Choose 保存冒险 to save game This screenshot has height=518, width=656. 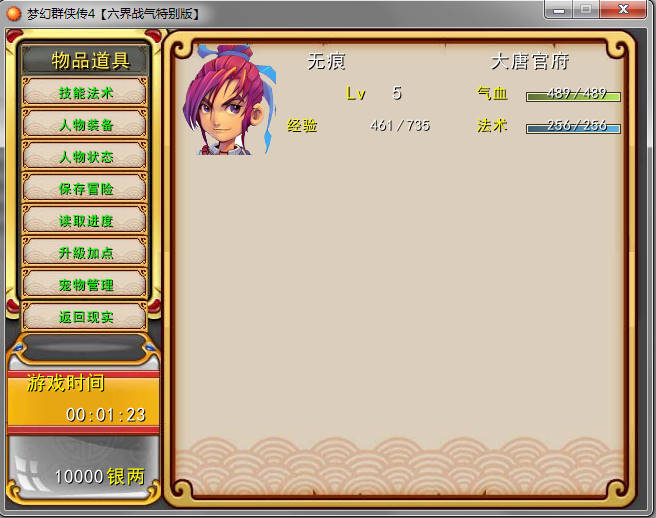(x=85, y=189)
